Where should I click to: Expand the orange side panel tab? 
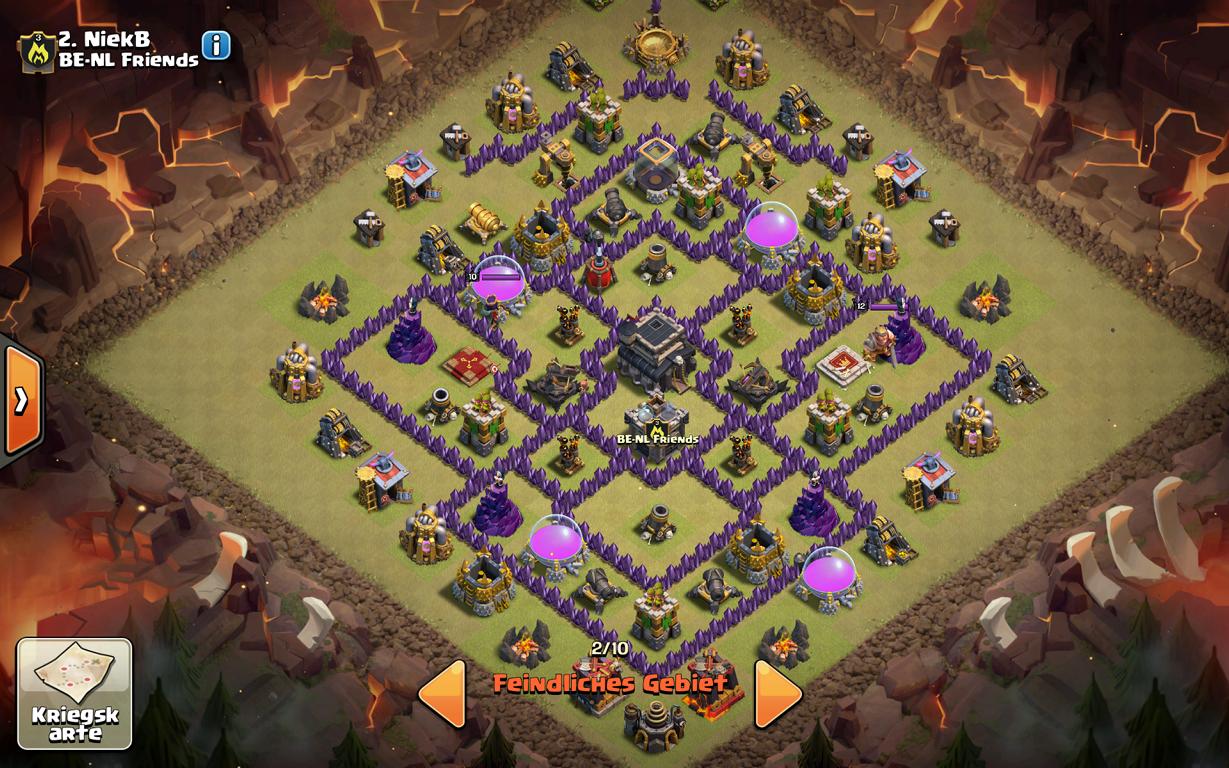(x=20, y=399)
